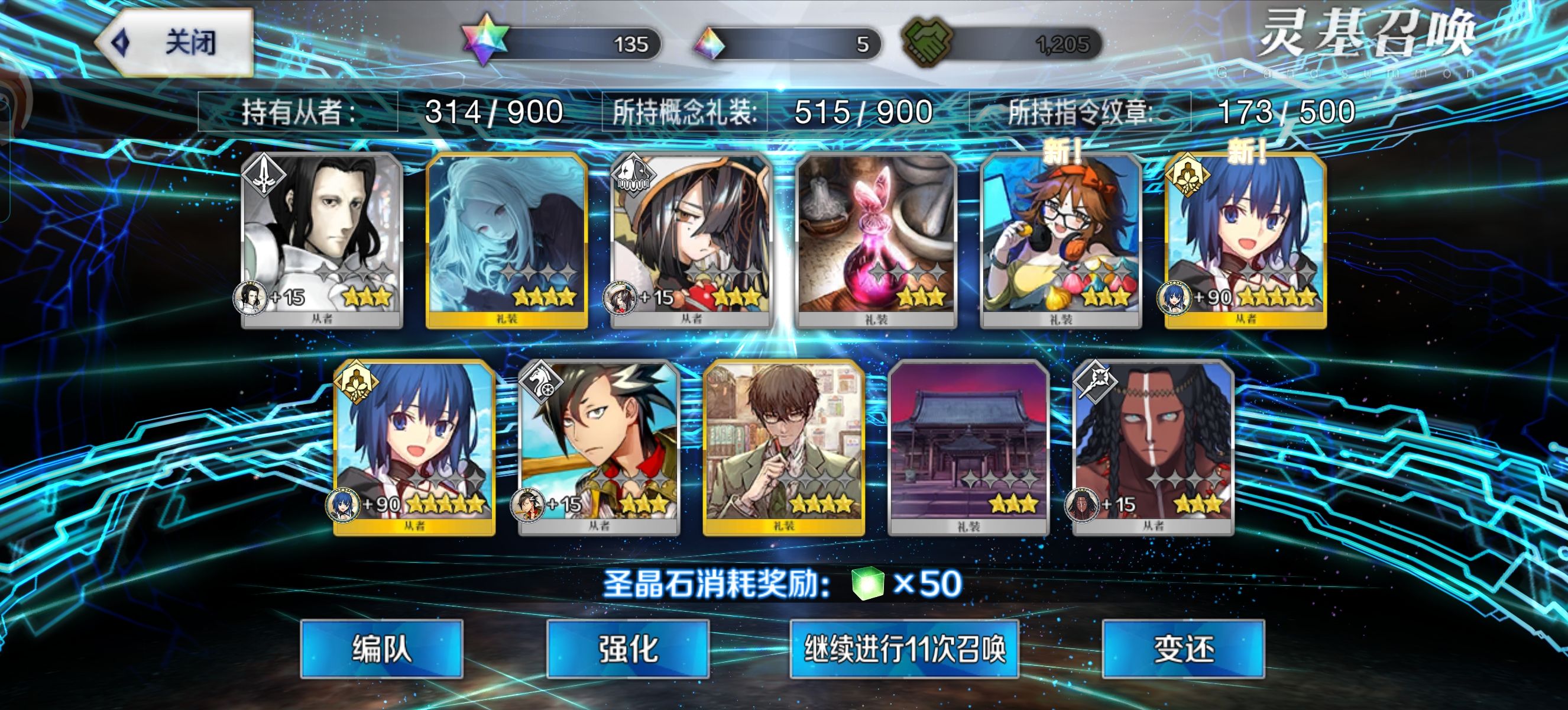Choose the dark-skinned Caster with braids card
Screen dimensions: 1568x710
[x=1152, y=447]
